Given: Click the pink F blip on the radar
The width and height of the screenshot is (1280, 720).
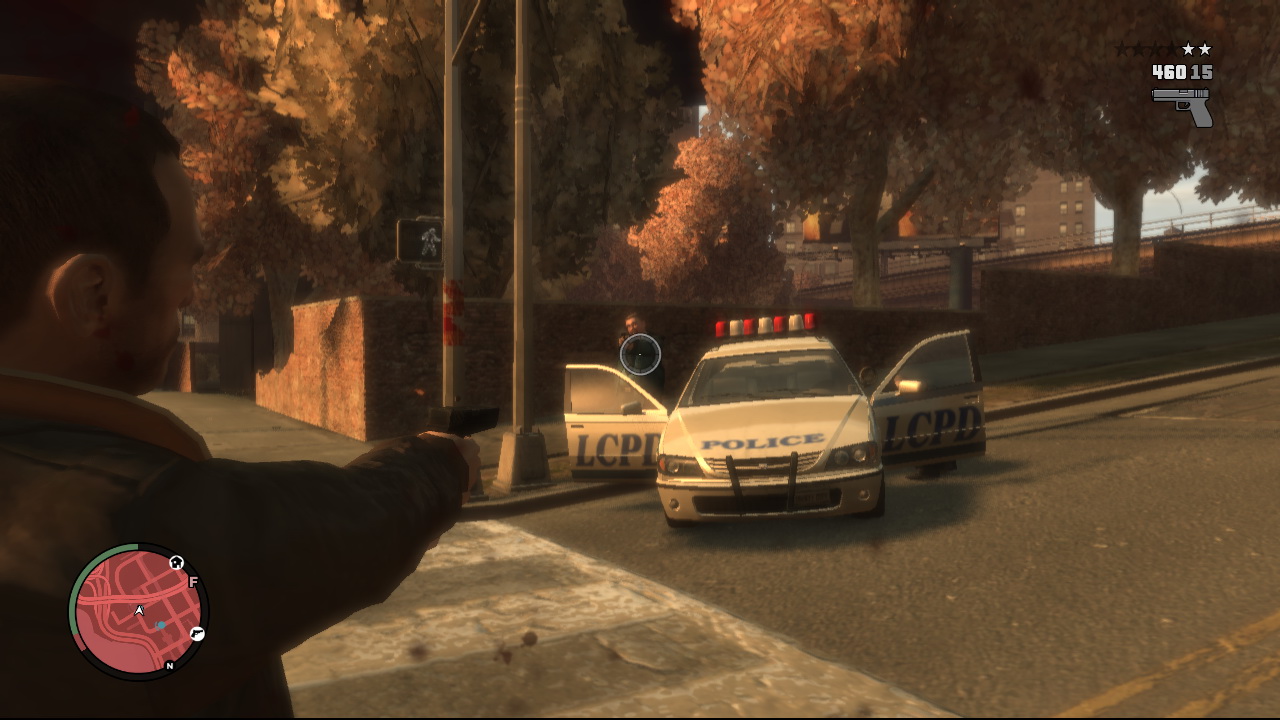Looking at the screenshot, I should 193,582.
